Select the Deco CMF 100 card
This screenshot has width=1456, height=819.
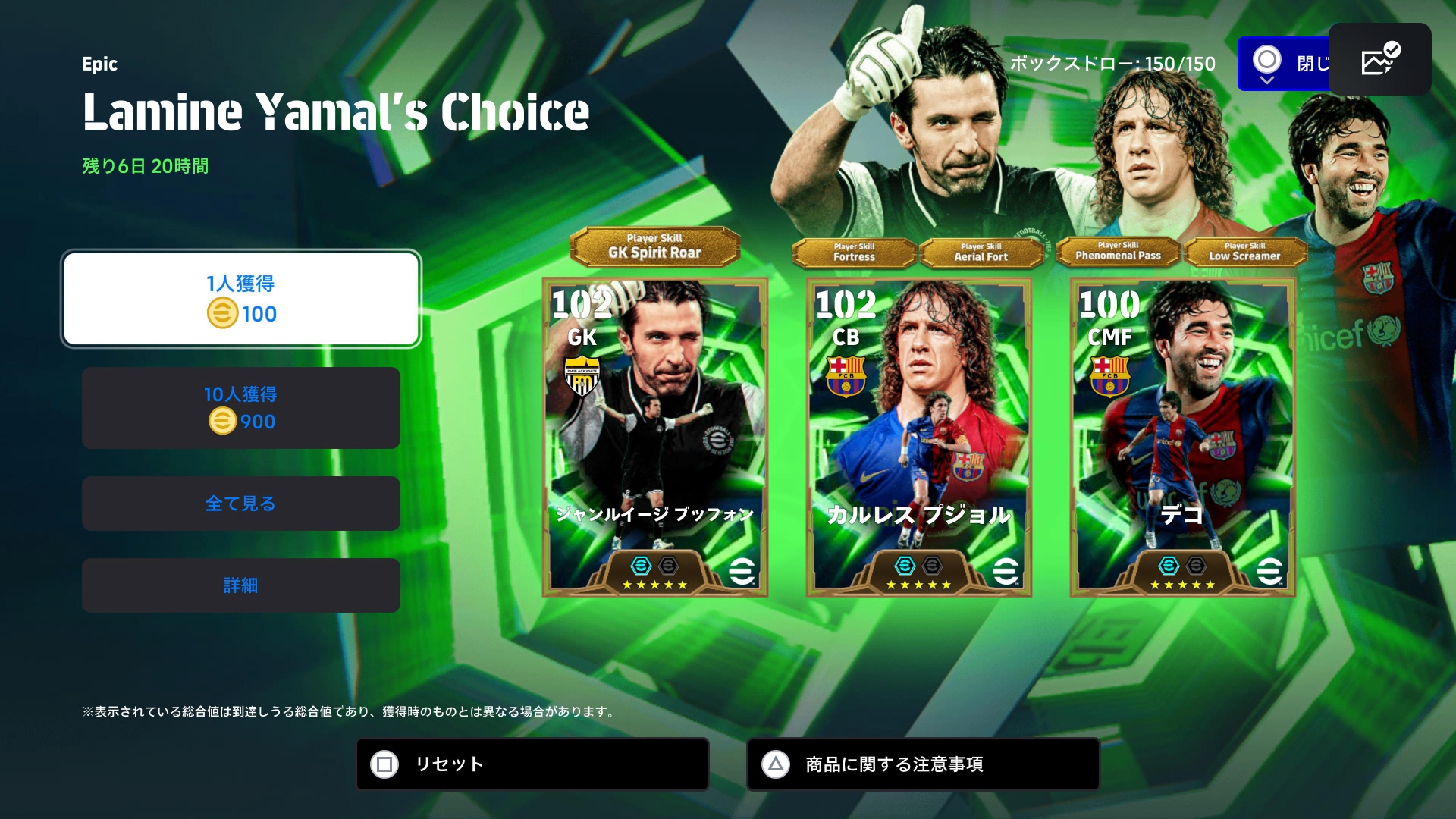pyautogui.click(x=1182, y=438)
